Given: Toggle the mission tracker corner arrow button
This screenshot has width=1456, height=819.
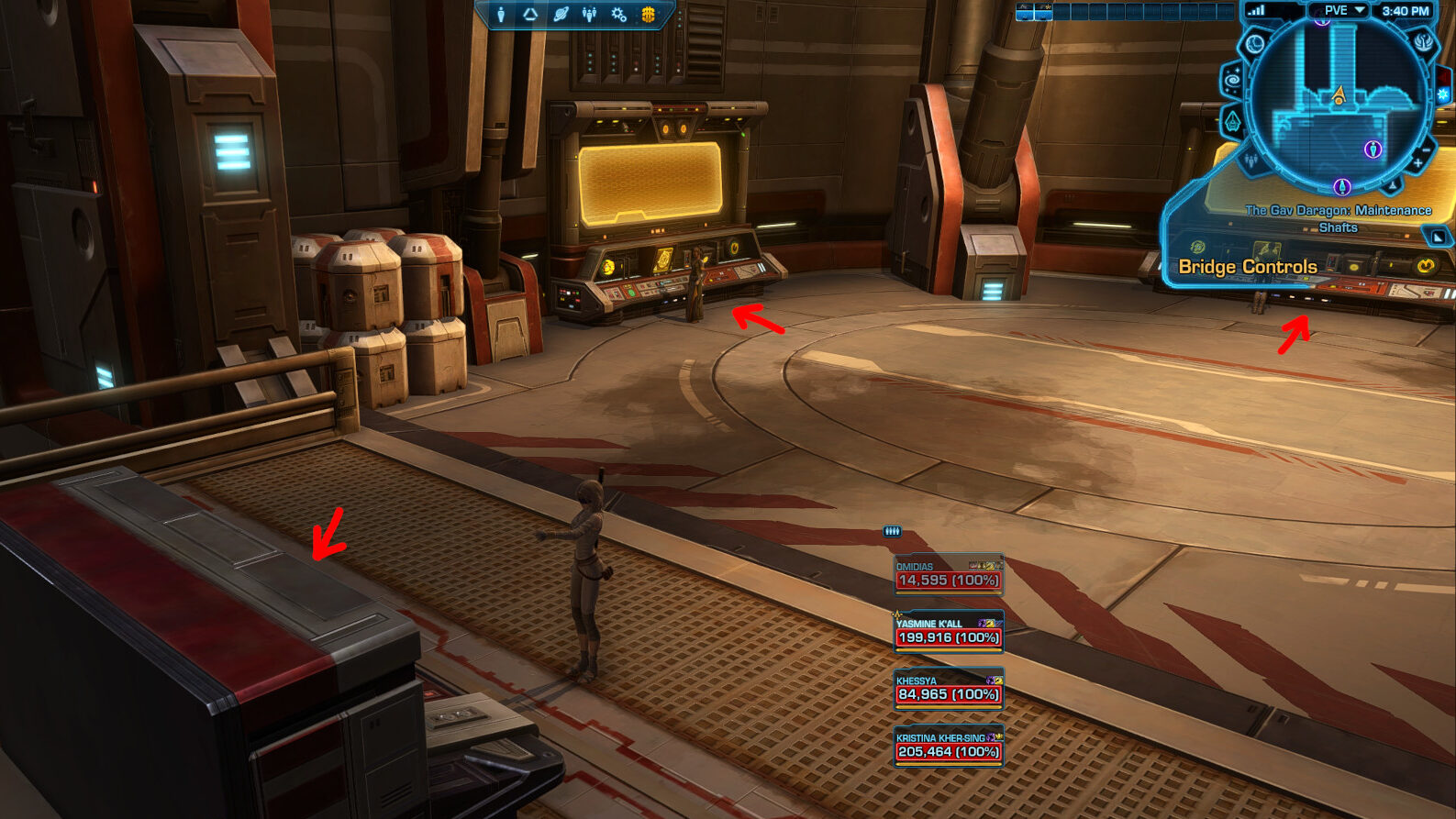Looking at the screenshot, I should click(x=1438, y=237).
